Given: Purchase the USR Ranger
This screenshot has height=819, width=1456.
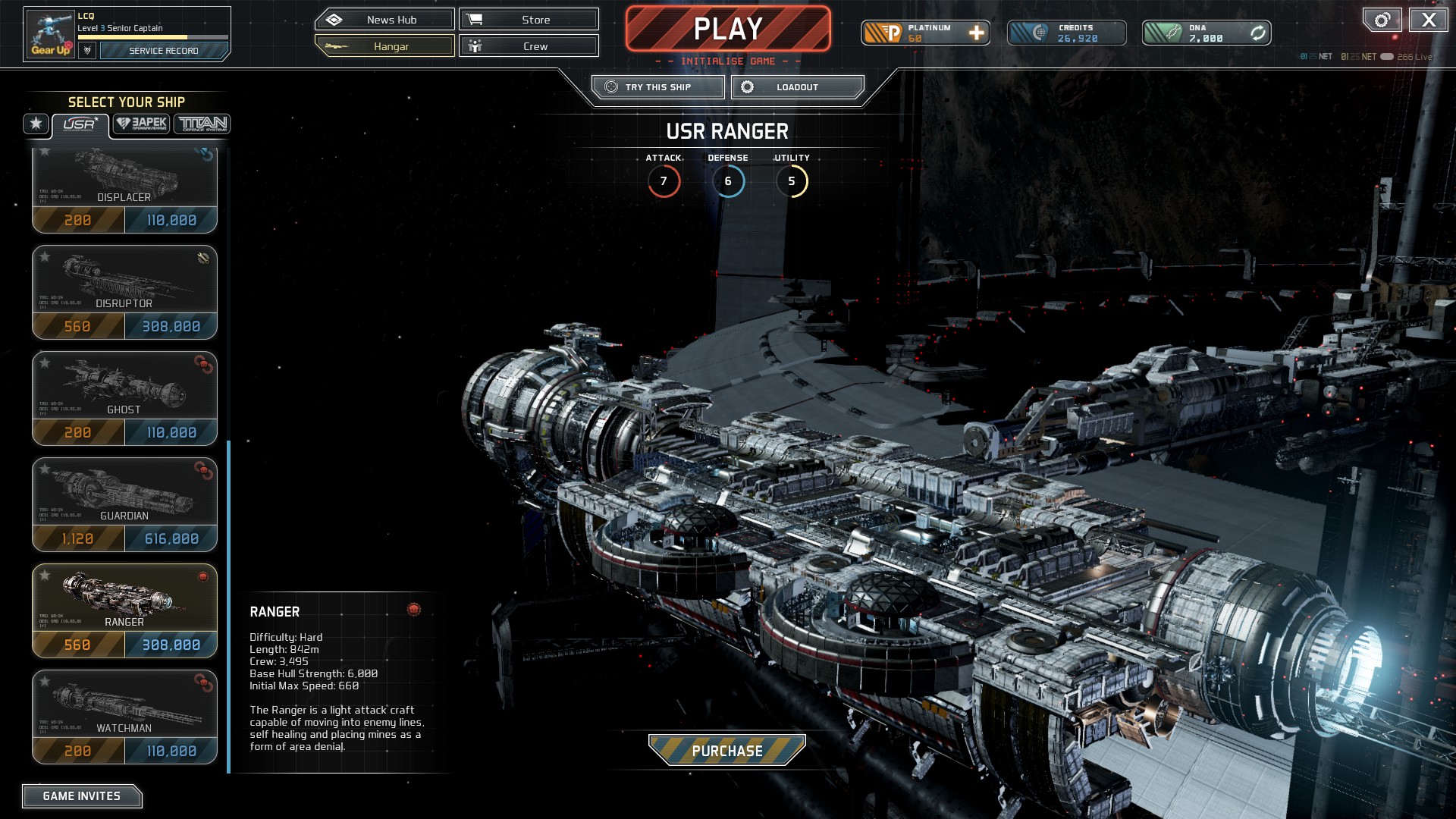Looking at the screenshot, I should [x=726, y=751].
